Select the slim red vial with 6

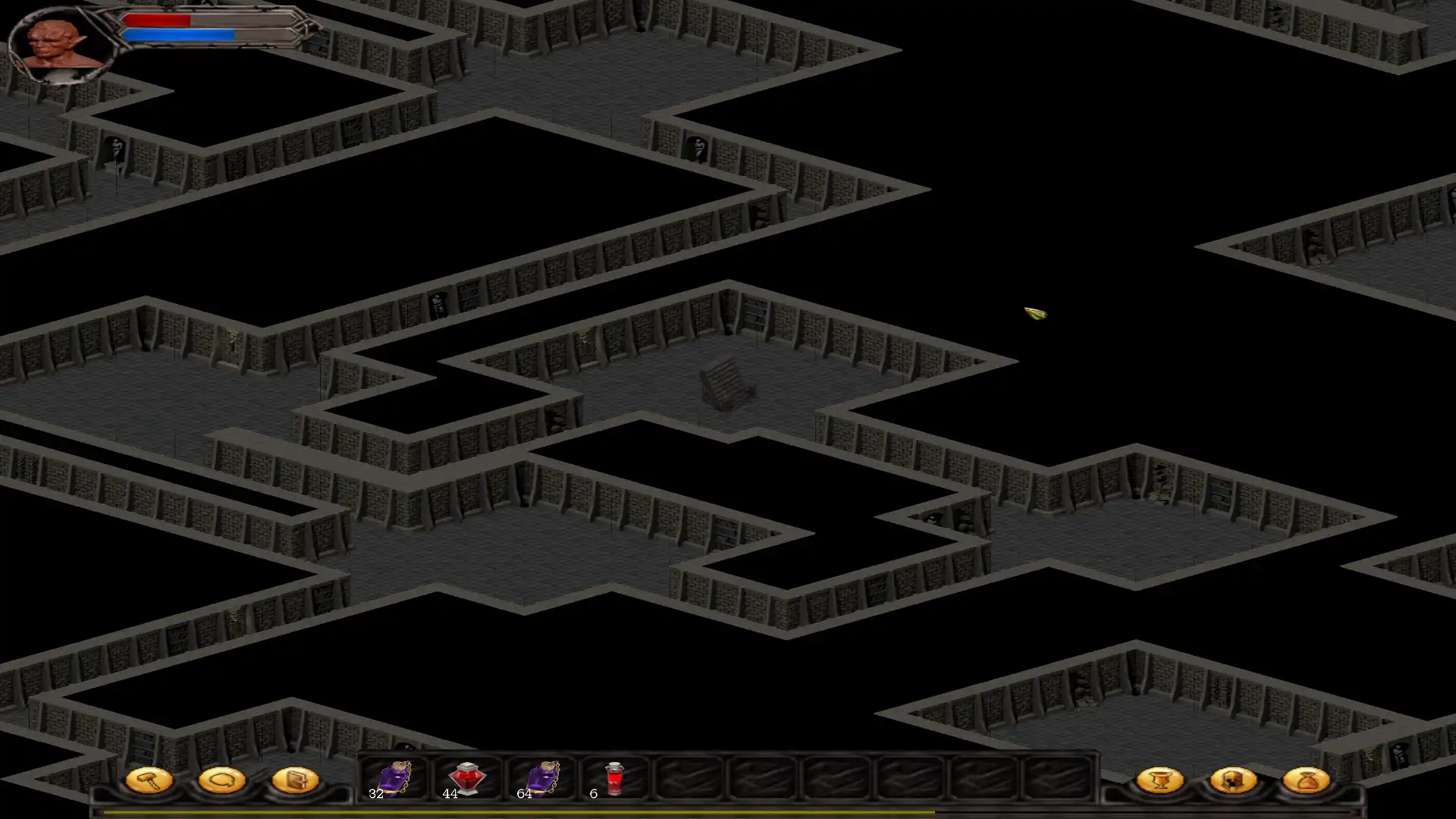[x=613, y=779]
